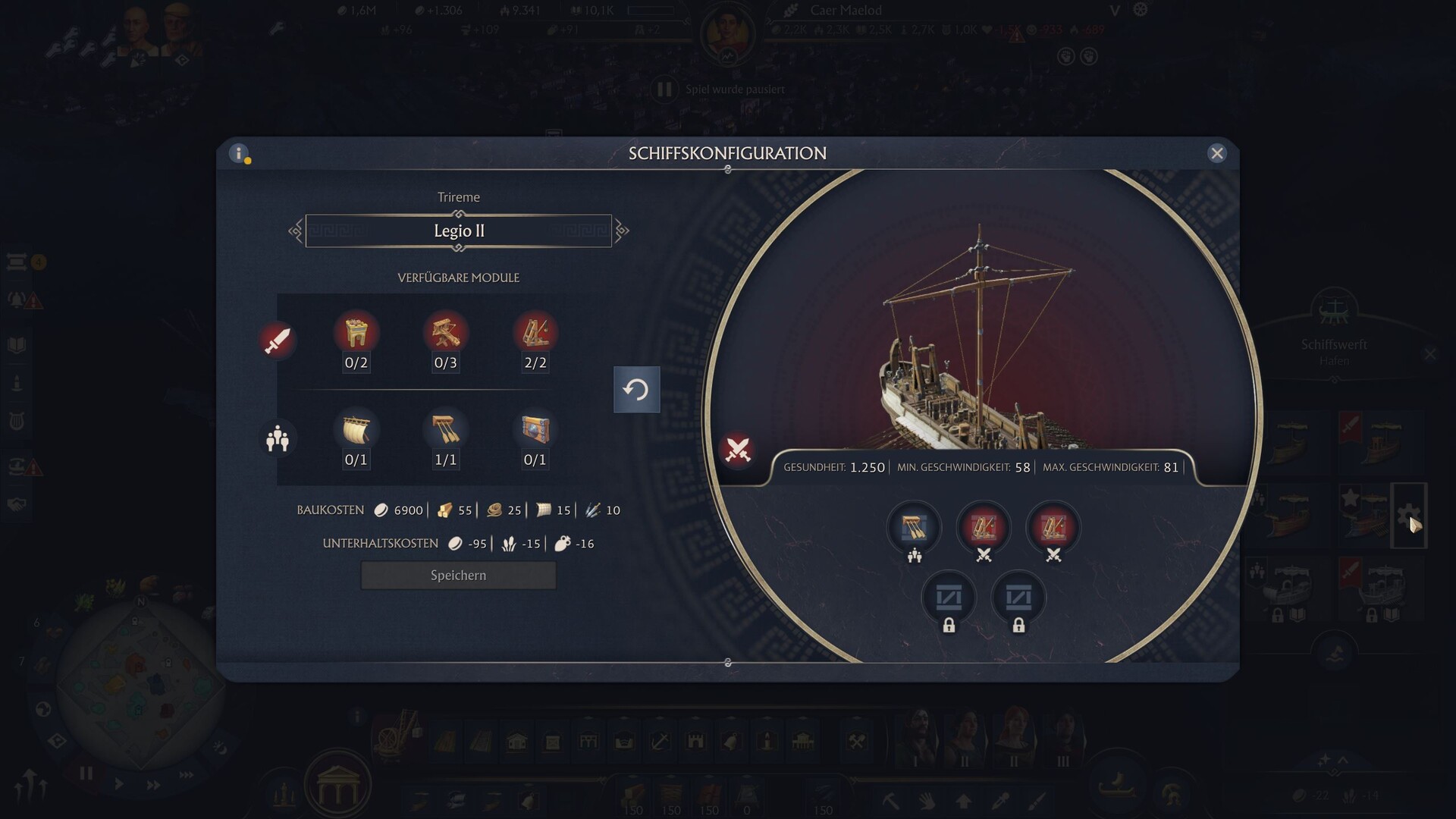Select the tower module showing 0/2
1456x819 pixels.
point(356,334)
